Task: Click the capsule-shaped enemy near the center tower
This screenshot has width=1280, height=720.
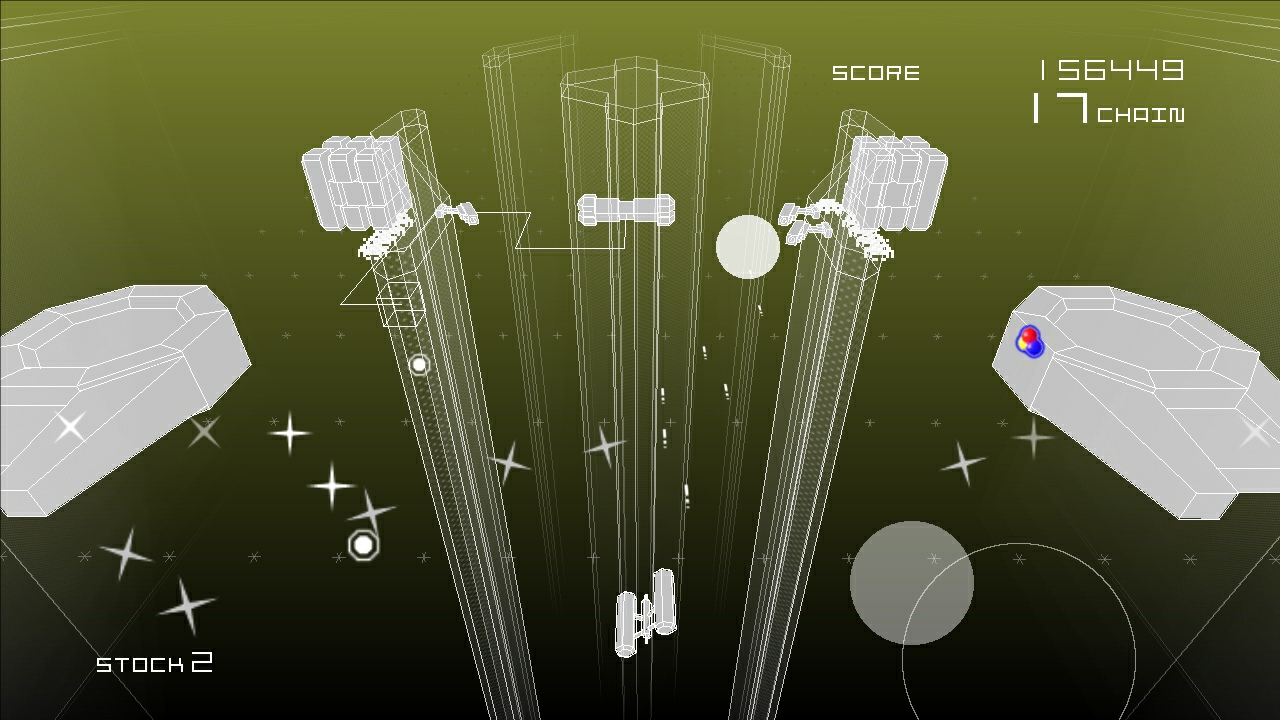Action: (627, 210)
